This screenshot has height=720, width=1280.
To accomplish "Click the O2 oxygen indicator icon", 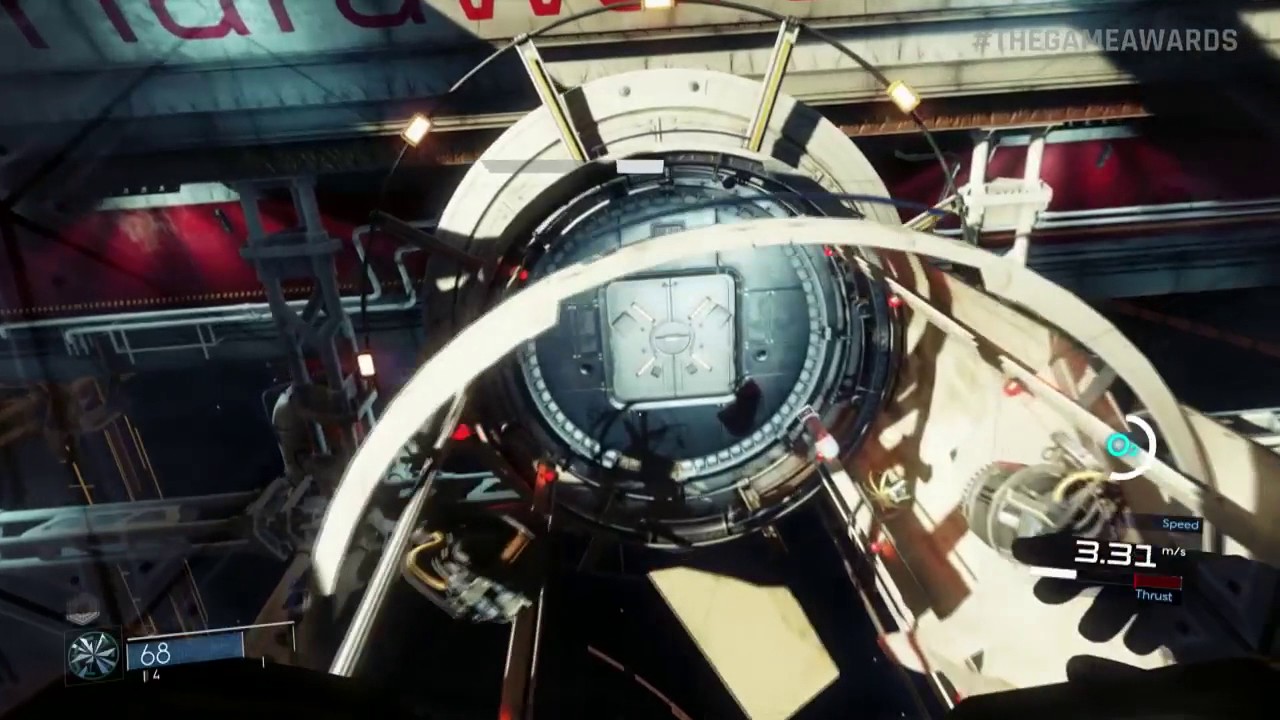I will [1120, 446].
